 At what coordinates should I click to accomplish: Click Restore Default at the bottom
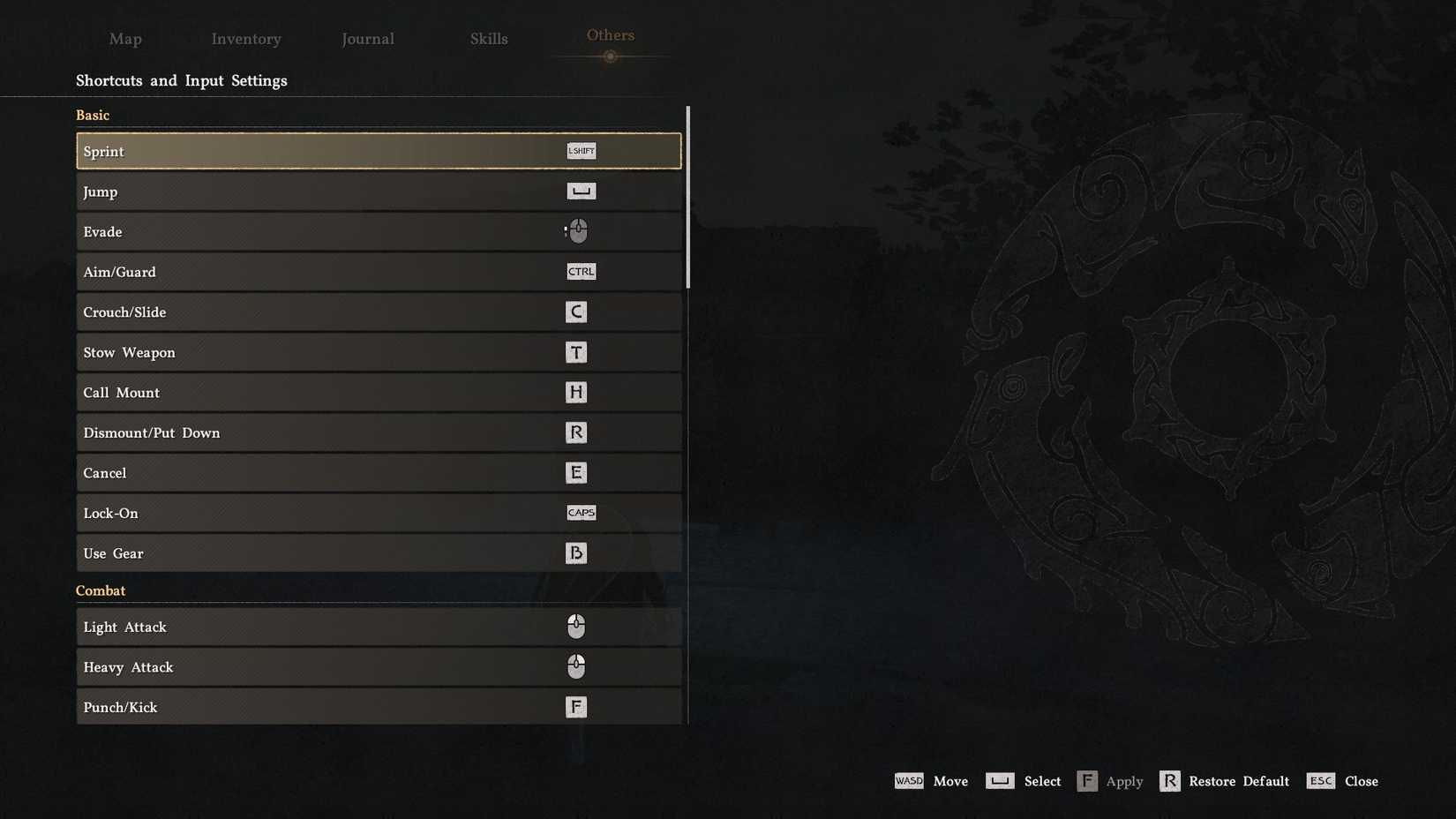coord(1236,781)
